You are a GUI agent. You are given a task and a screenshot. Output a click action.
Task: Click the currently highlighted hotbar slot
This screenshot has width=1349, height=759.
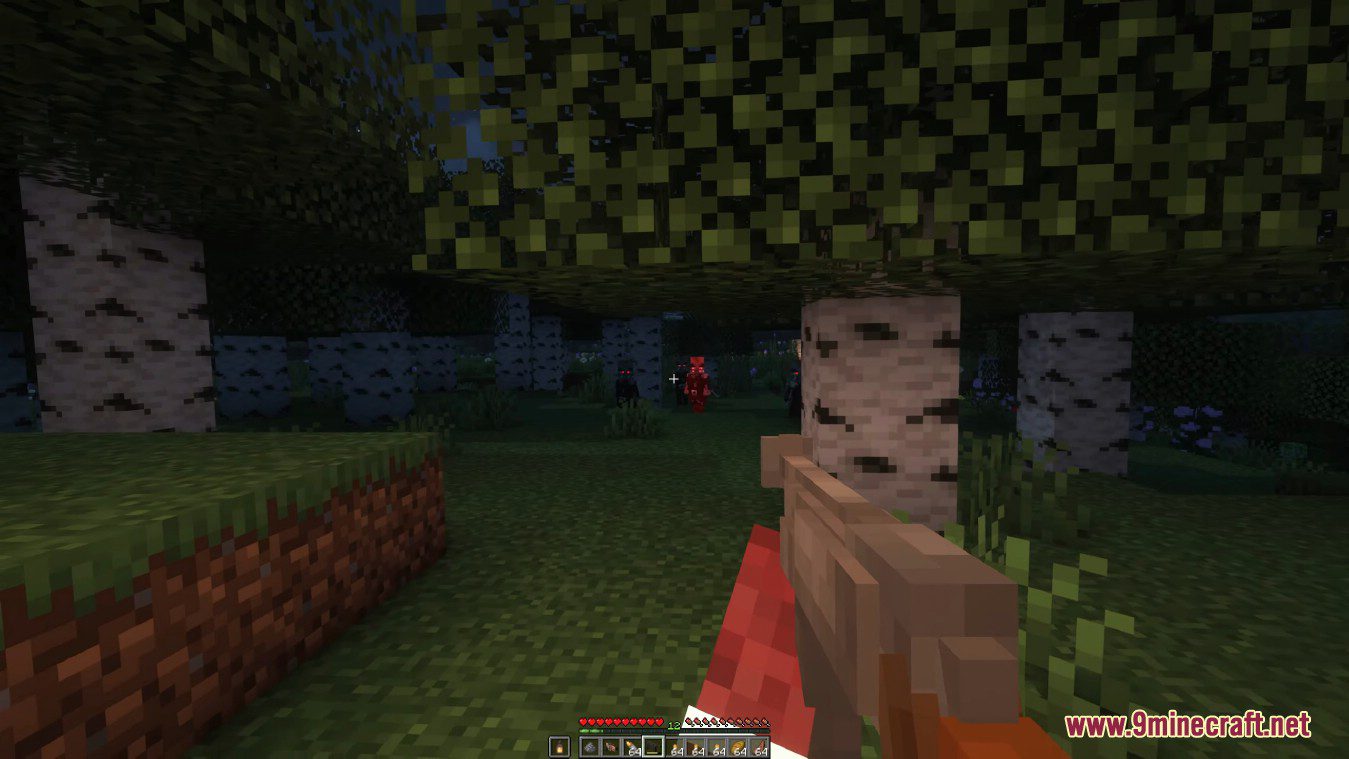click(653, 745)
